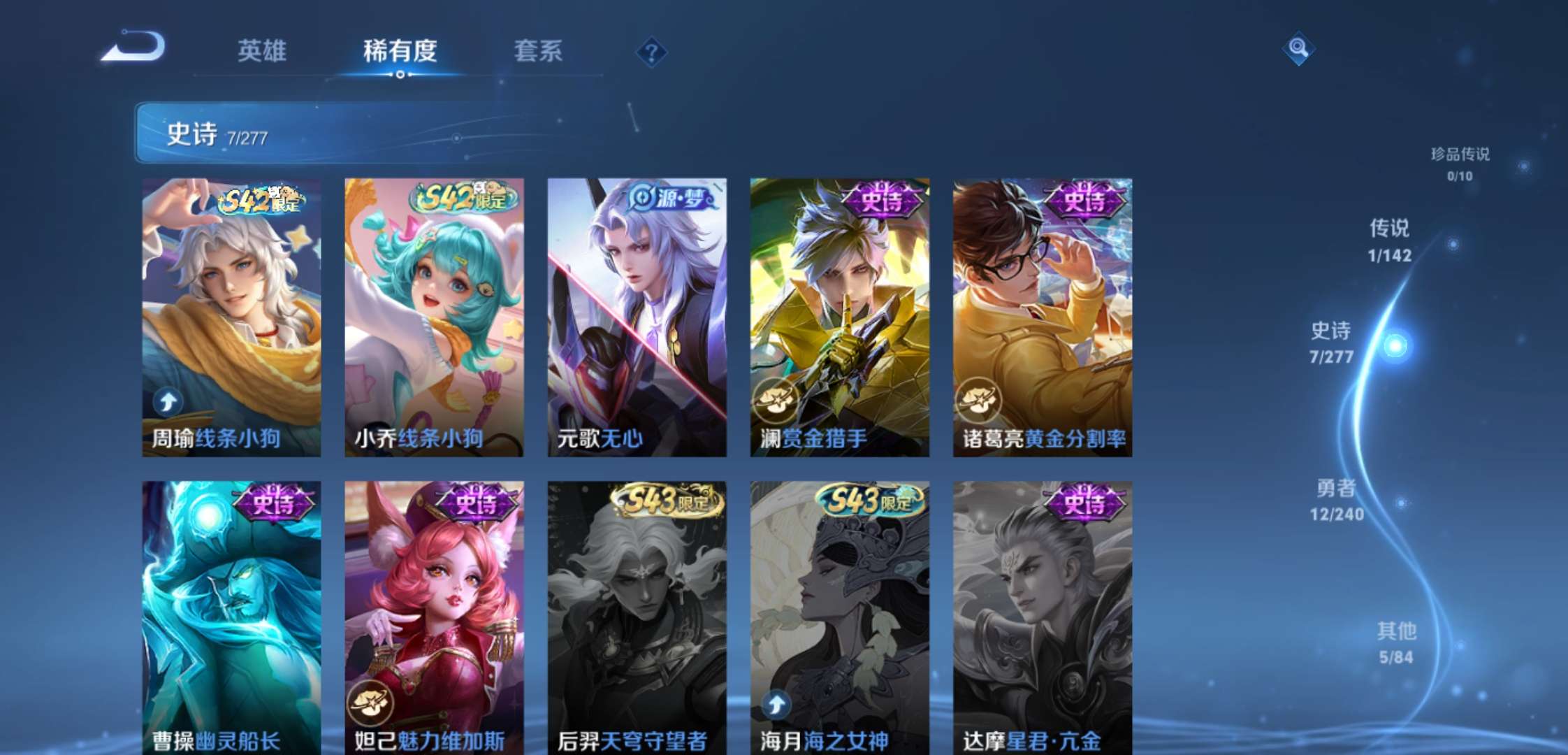Viewport: 1568px width, 755px height.
Task: Select the 稀有度 tab
Action: (x=399, y=52)
